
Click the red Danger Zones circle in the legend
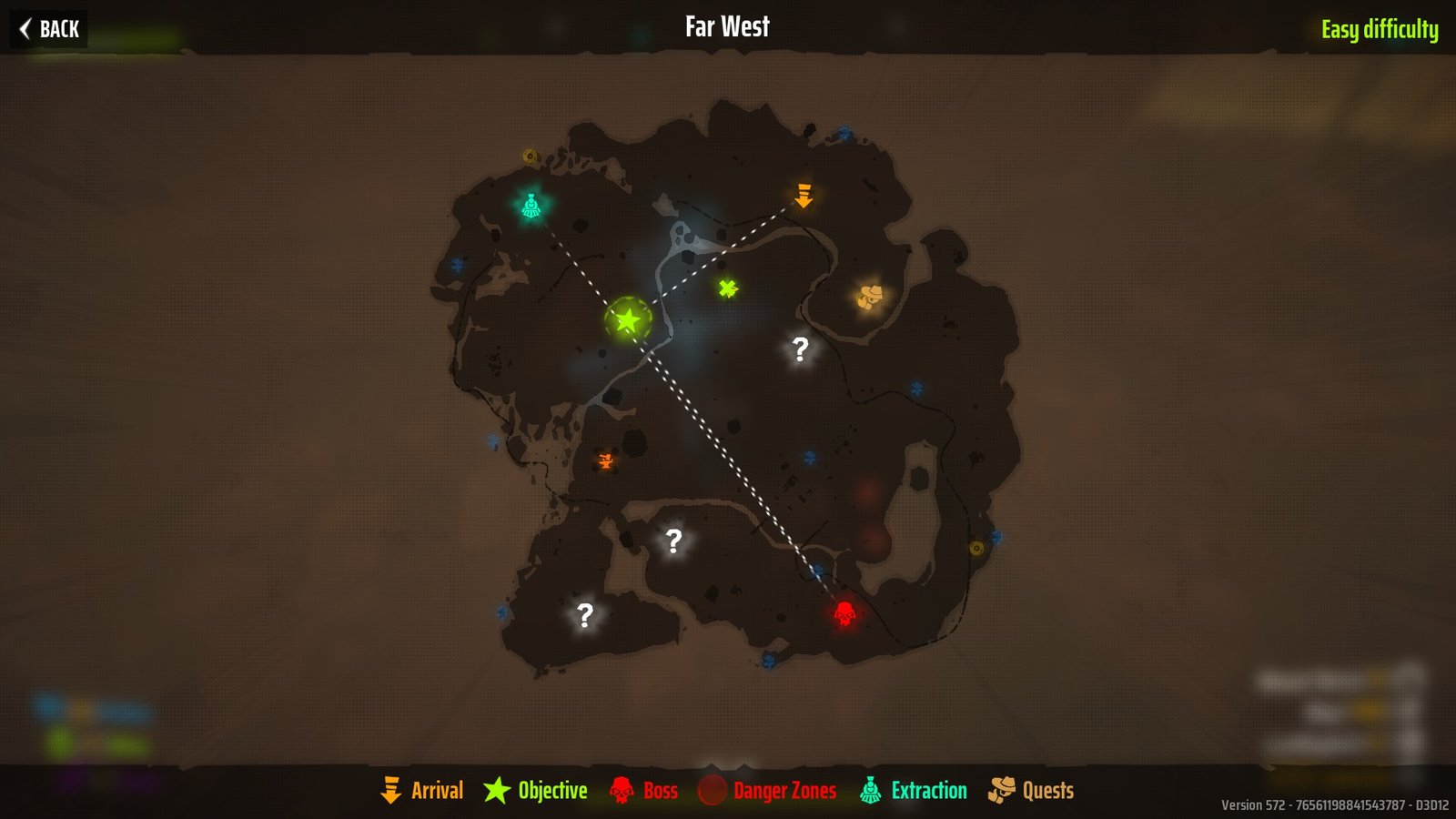coord(713,790)
